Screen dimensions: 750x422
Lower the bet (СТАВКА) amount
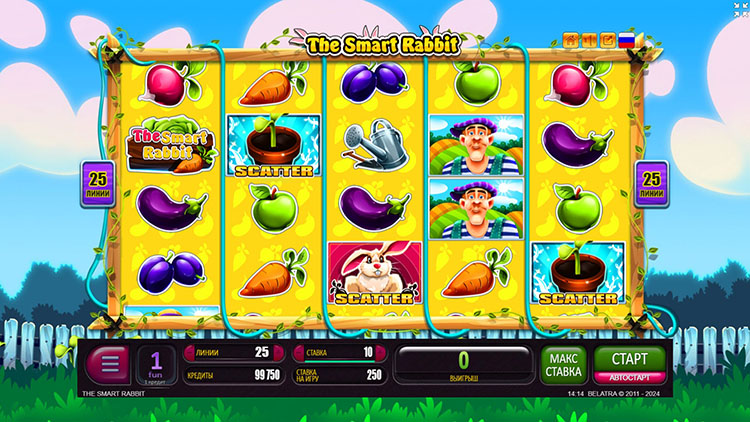298,352
